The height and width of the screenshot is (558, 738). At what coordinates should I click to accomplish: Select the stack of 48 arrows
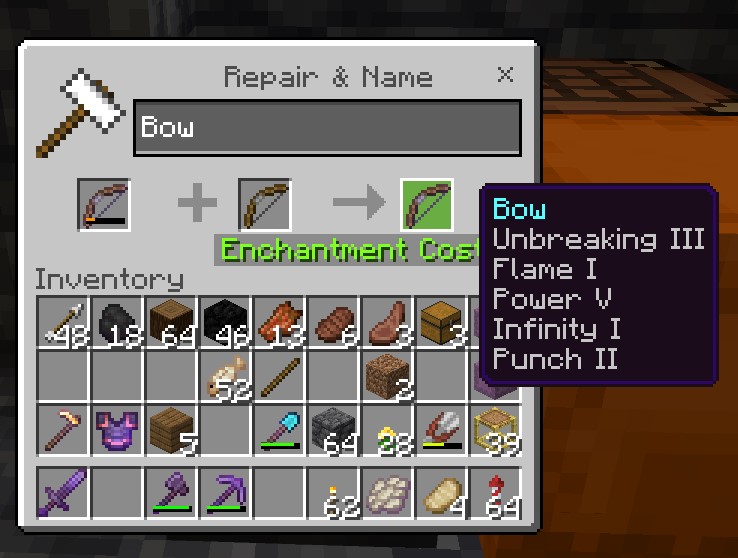pos(63,322)
